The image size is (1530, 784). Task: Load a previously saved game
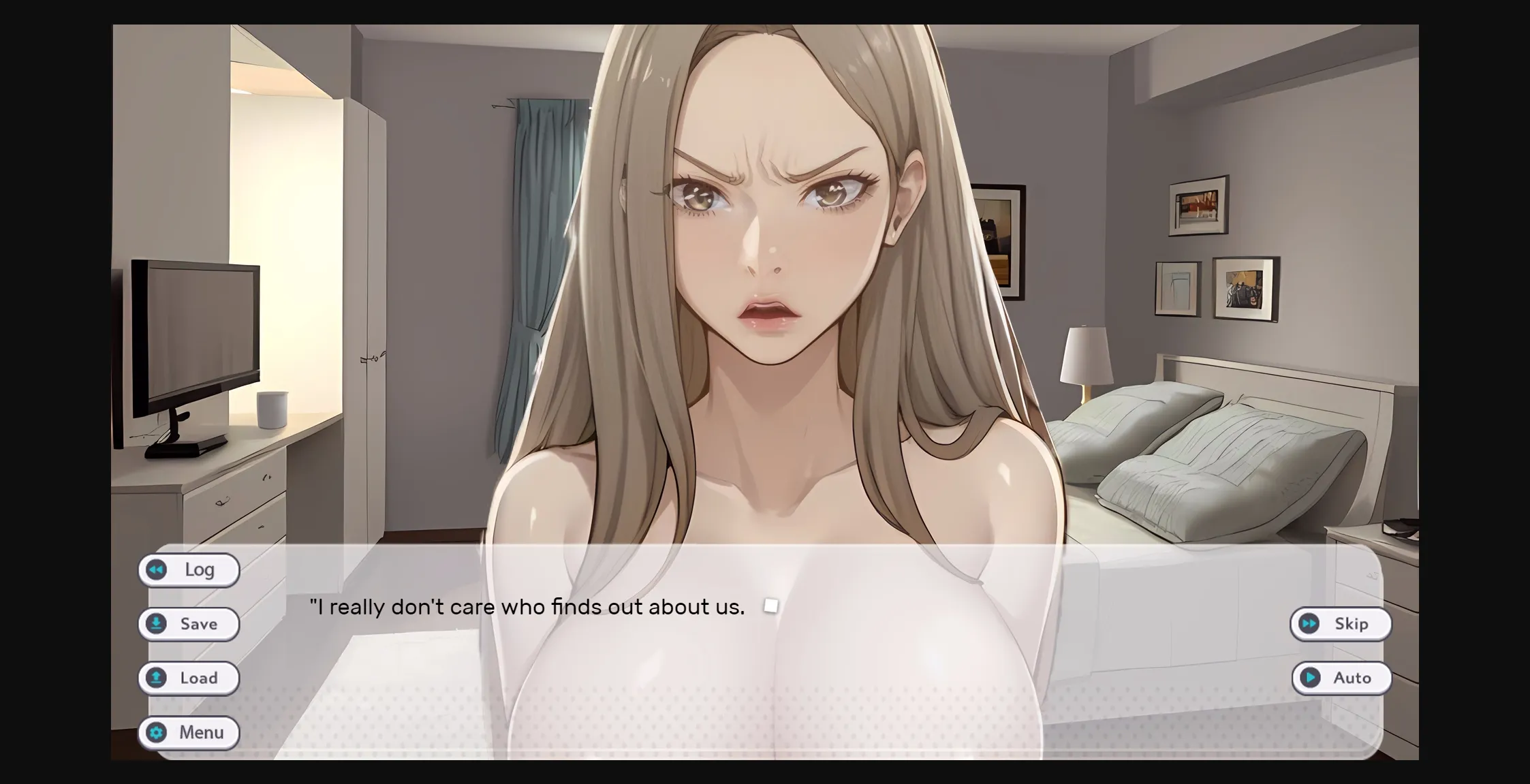(189, 678)
